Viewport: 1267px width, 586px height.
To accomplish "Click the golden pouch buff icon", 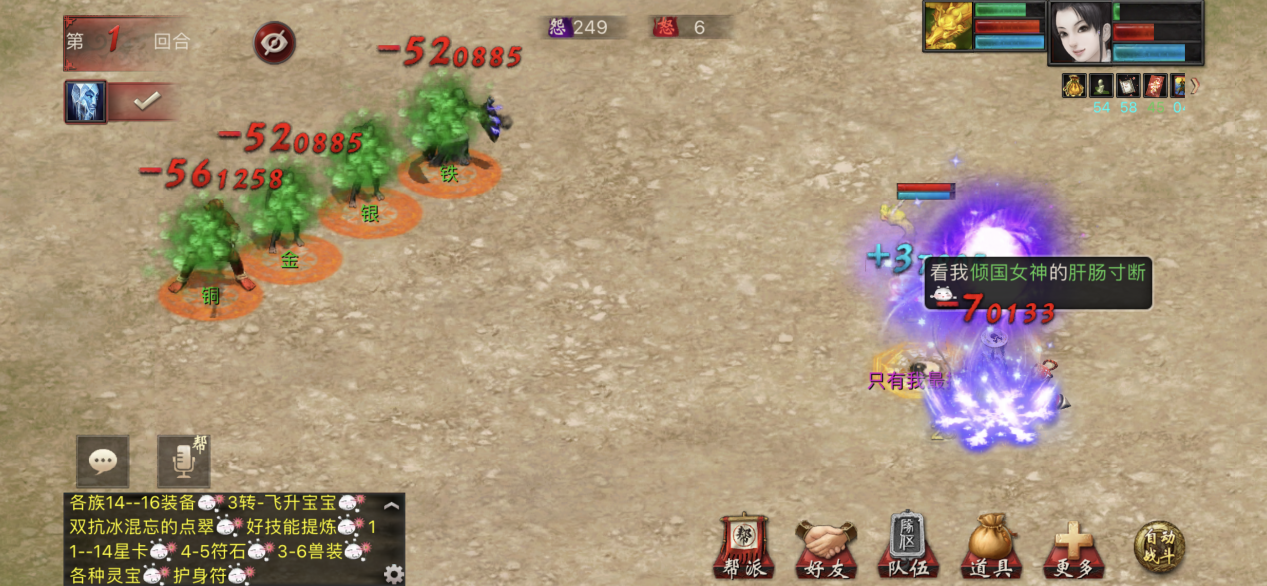I will coord(1074,85).
